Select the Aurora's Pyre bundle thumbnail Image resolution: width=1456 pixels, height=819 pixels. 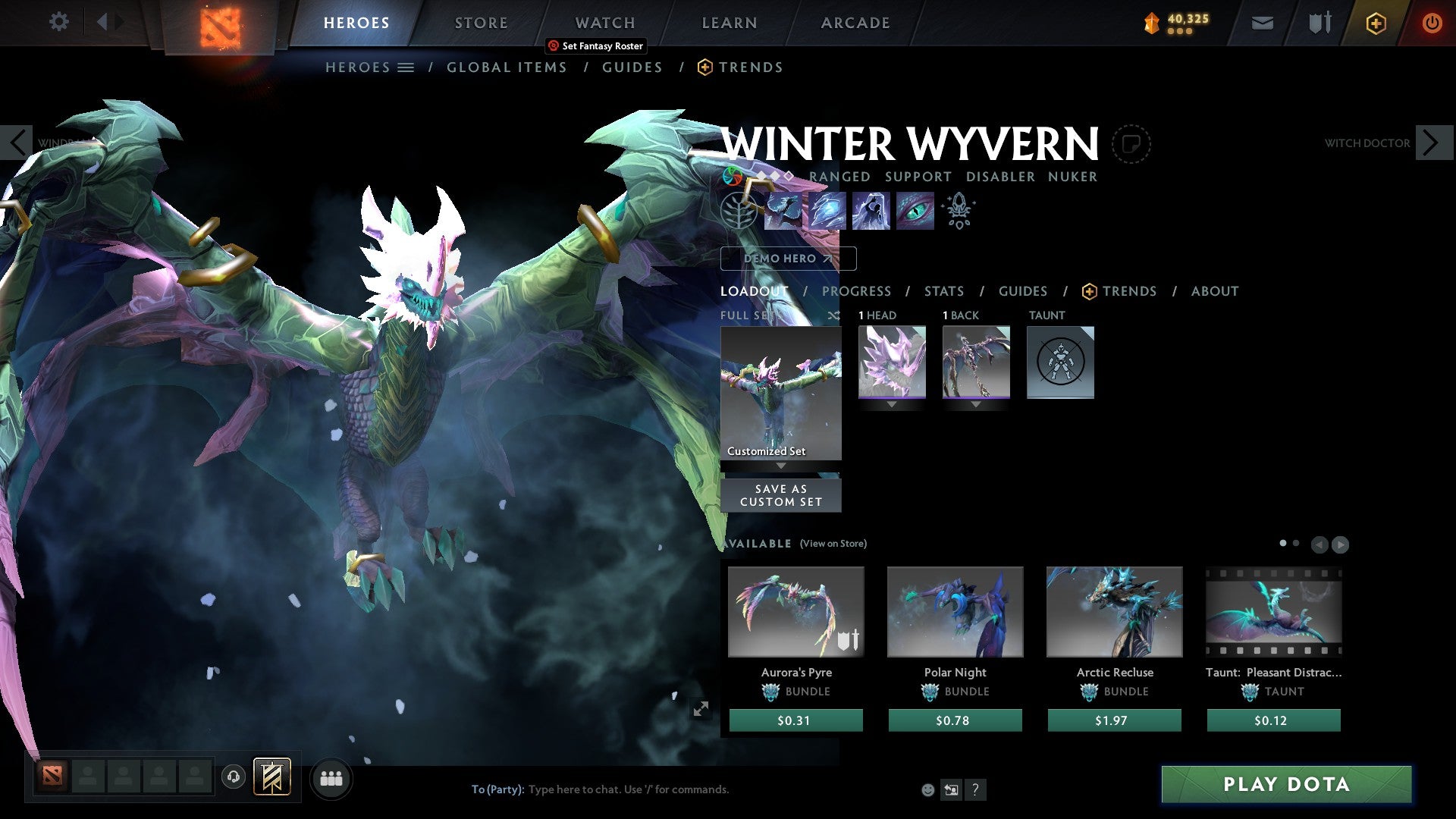pos(795,611)
